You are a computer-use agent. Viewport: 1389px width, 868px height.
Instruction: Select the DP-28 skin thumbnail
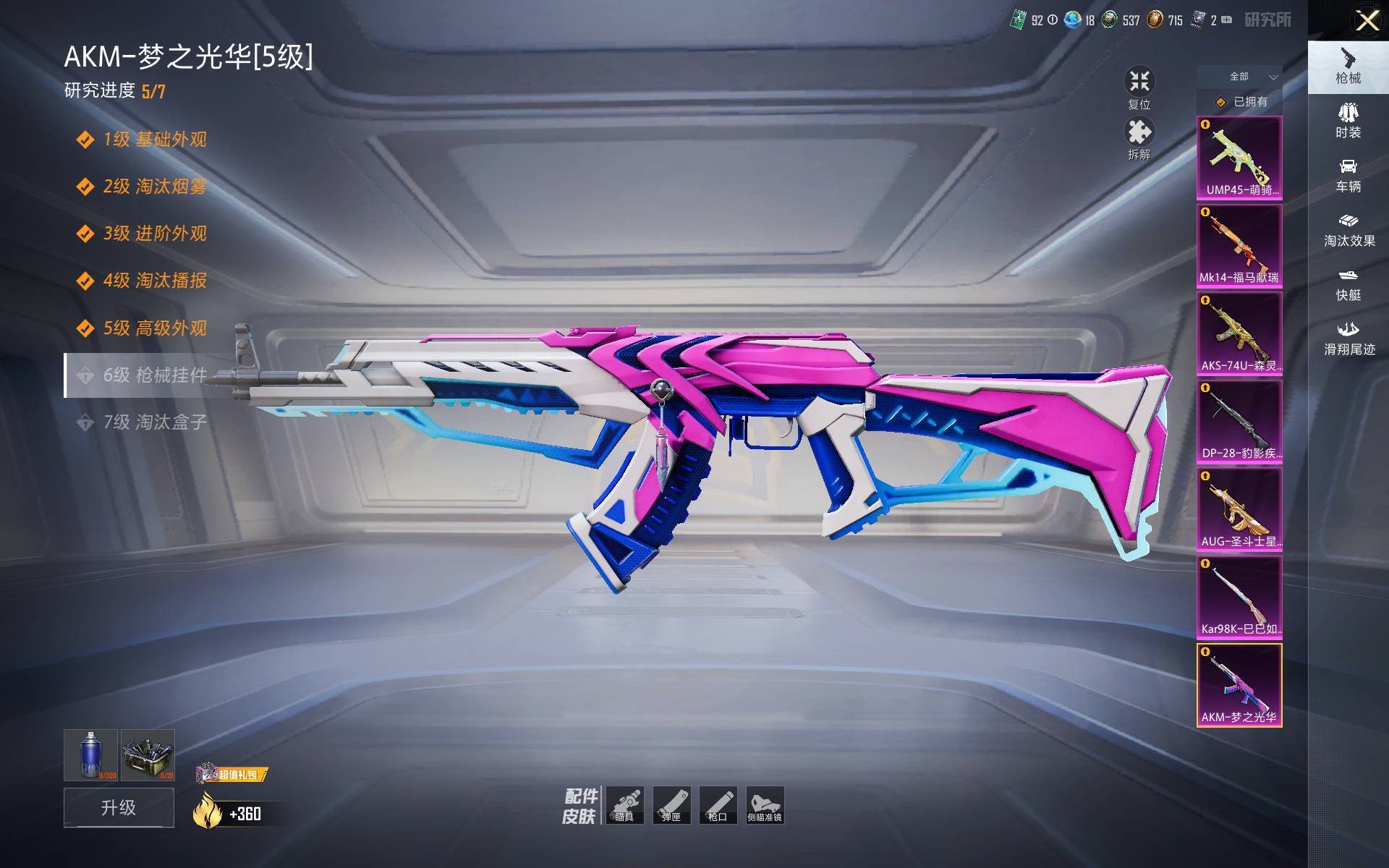[x=1239, y=422]
